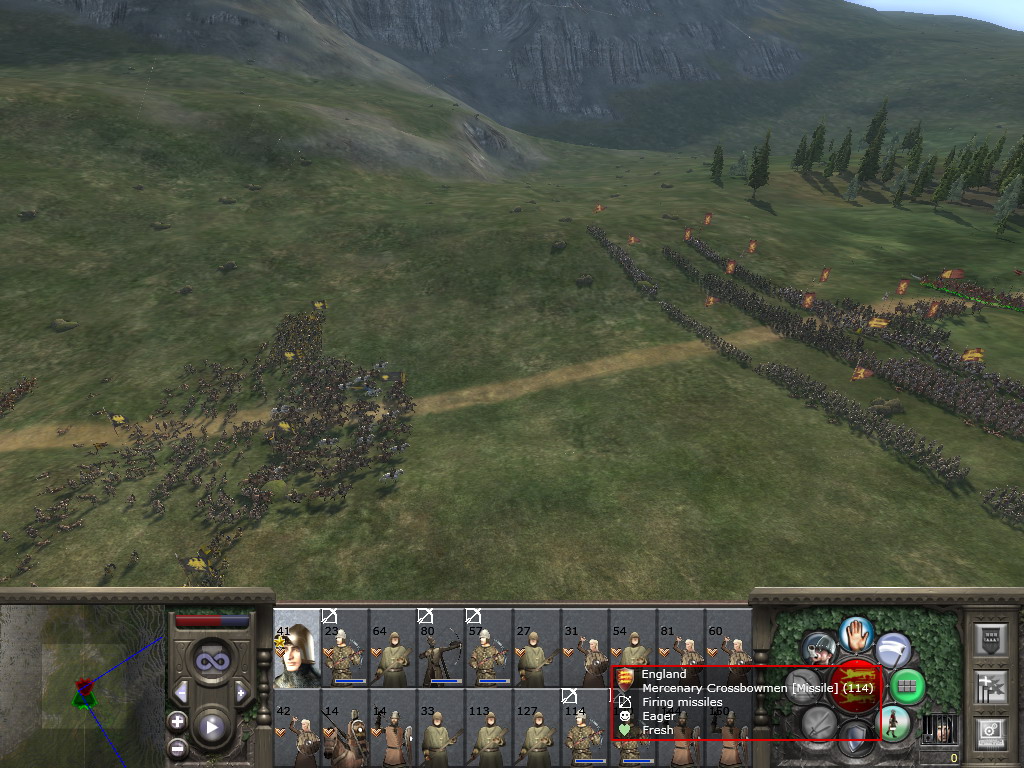Choose the unit card numbered 42
The width and height of the screenshot is (1024, 768).
tap(296, 728)
